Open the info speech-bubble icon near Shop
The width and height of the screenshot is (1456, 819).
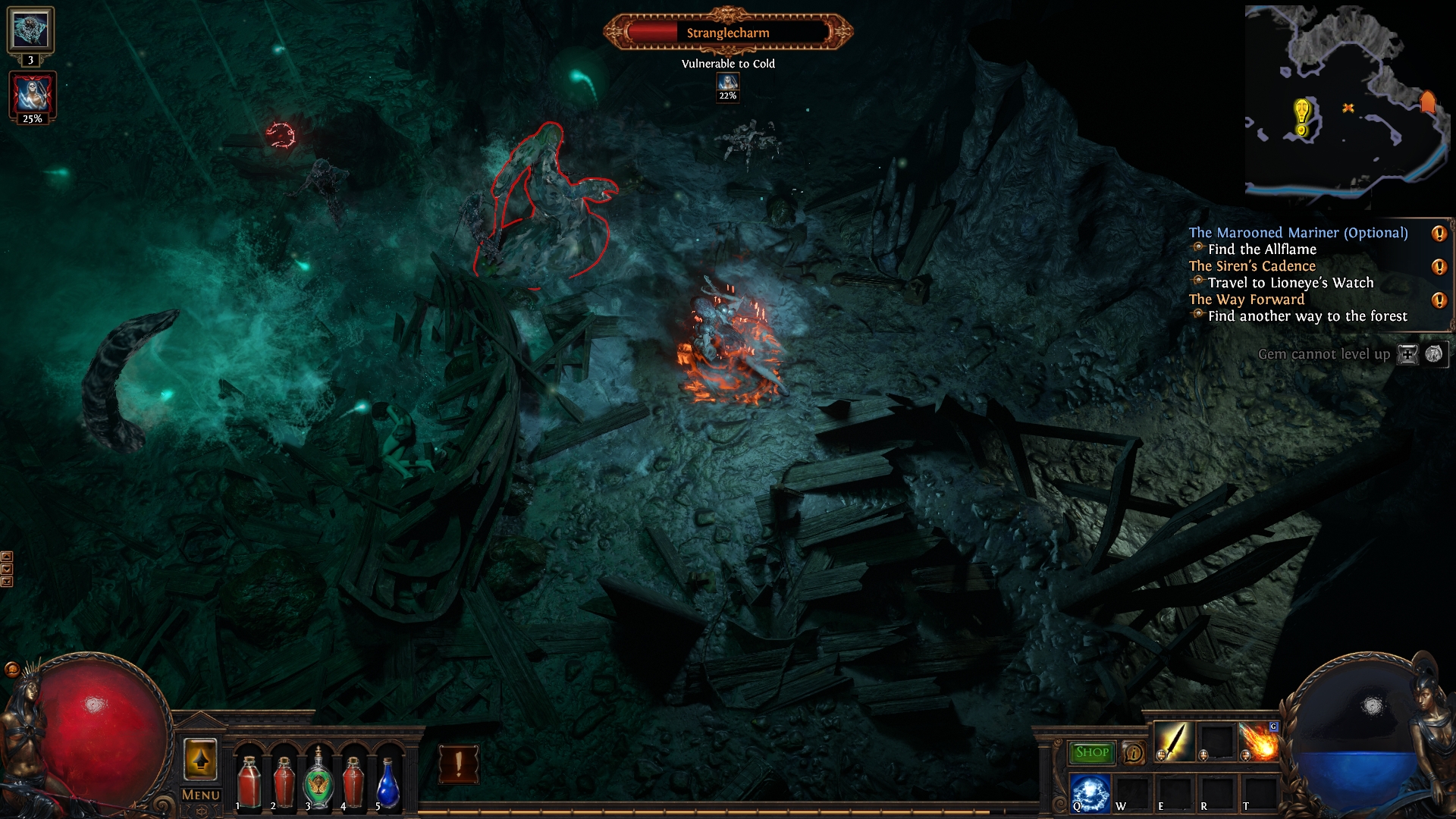click(1133, 752)
